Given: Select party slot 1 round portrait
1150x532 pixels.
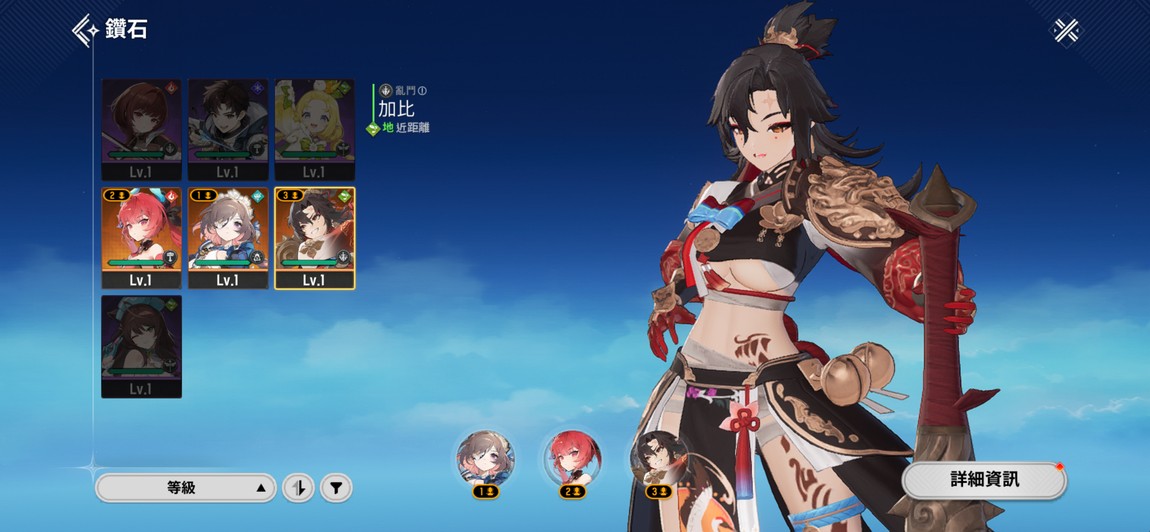Looking at the screenshot, I should click(486, 459).
